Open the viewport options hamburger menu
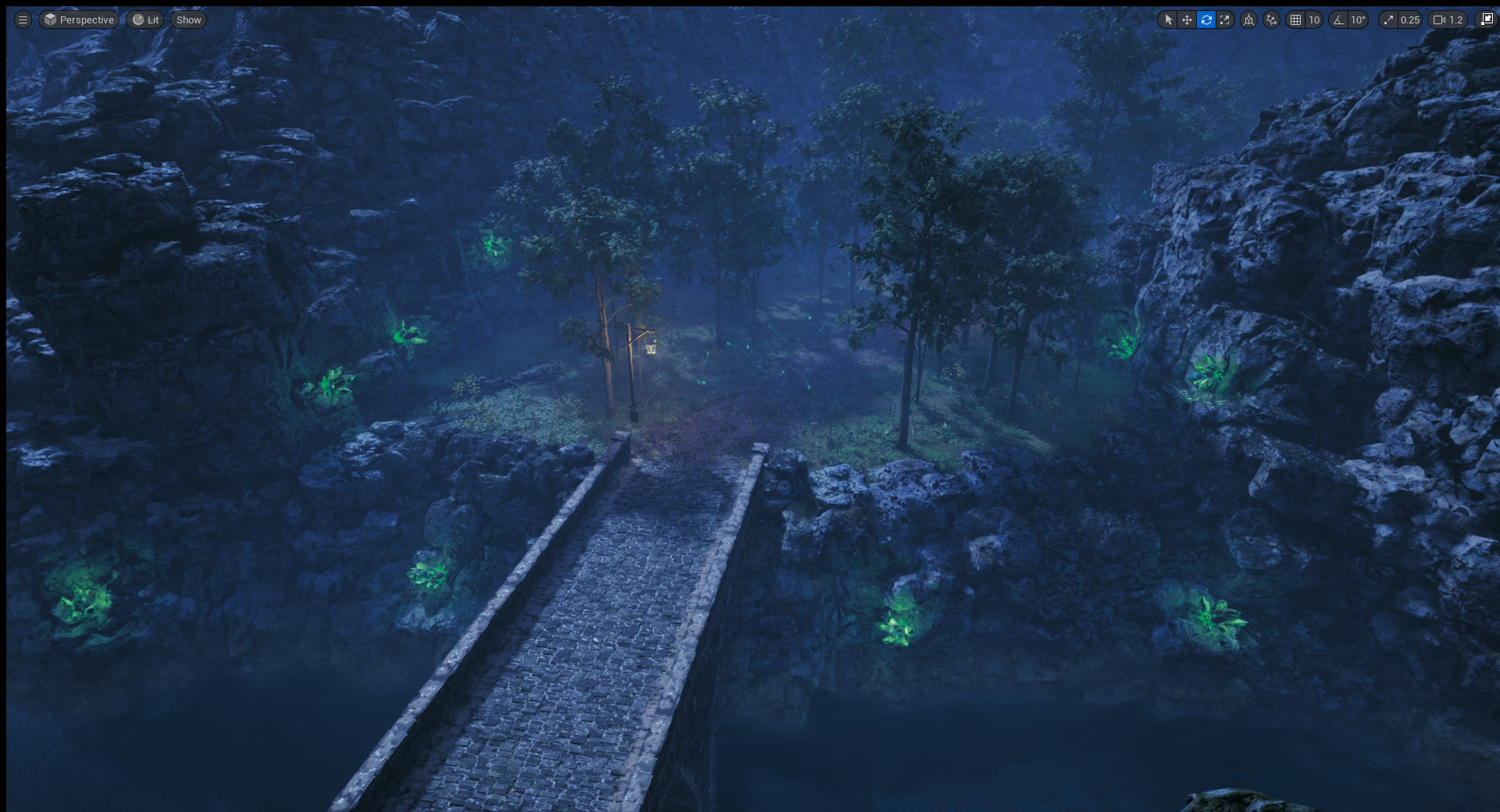 coord(23,20)
